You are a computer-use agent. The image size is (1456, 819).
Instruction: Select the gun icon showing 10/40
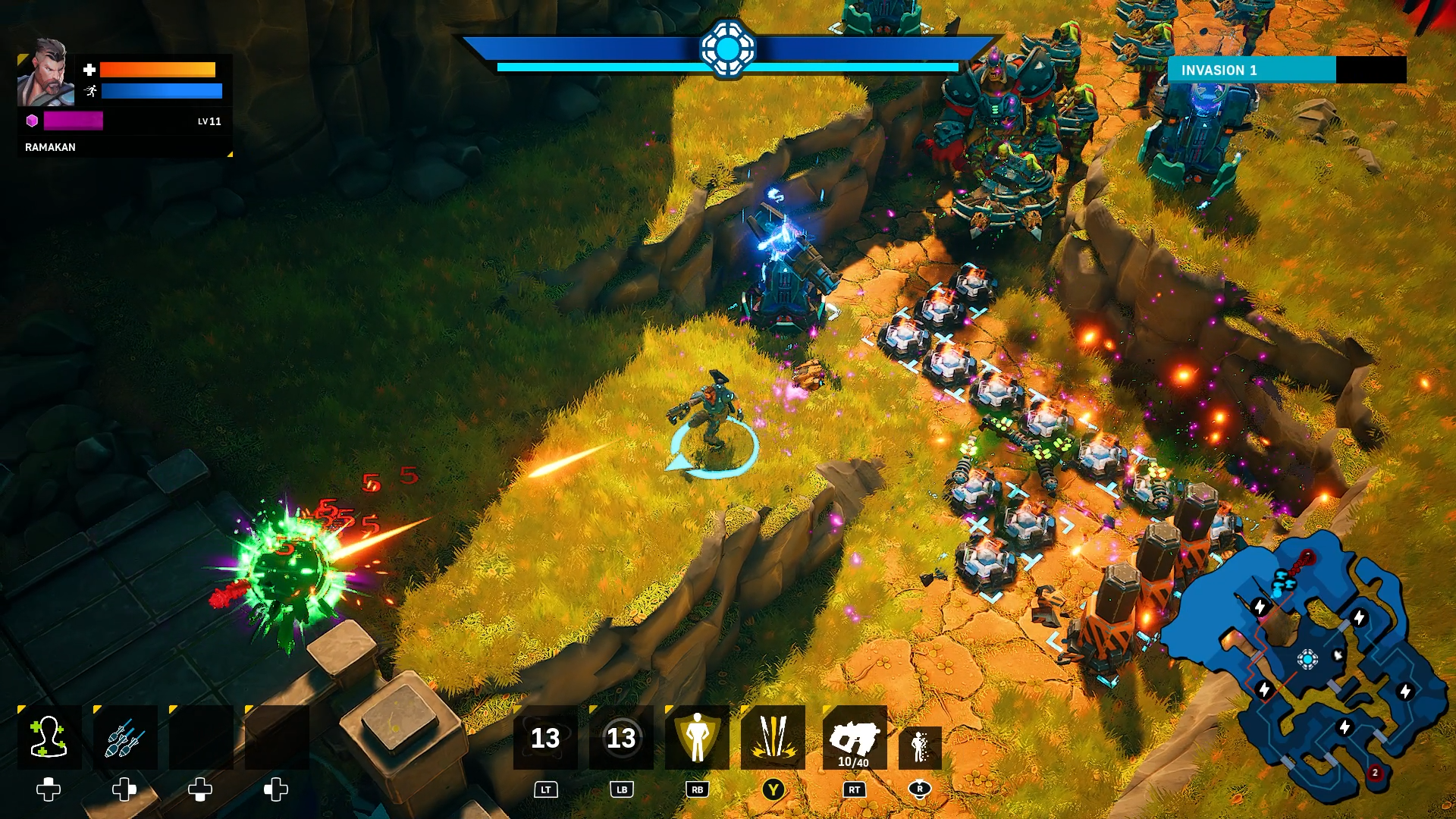(x=855, y=737)
